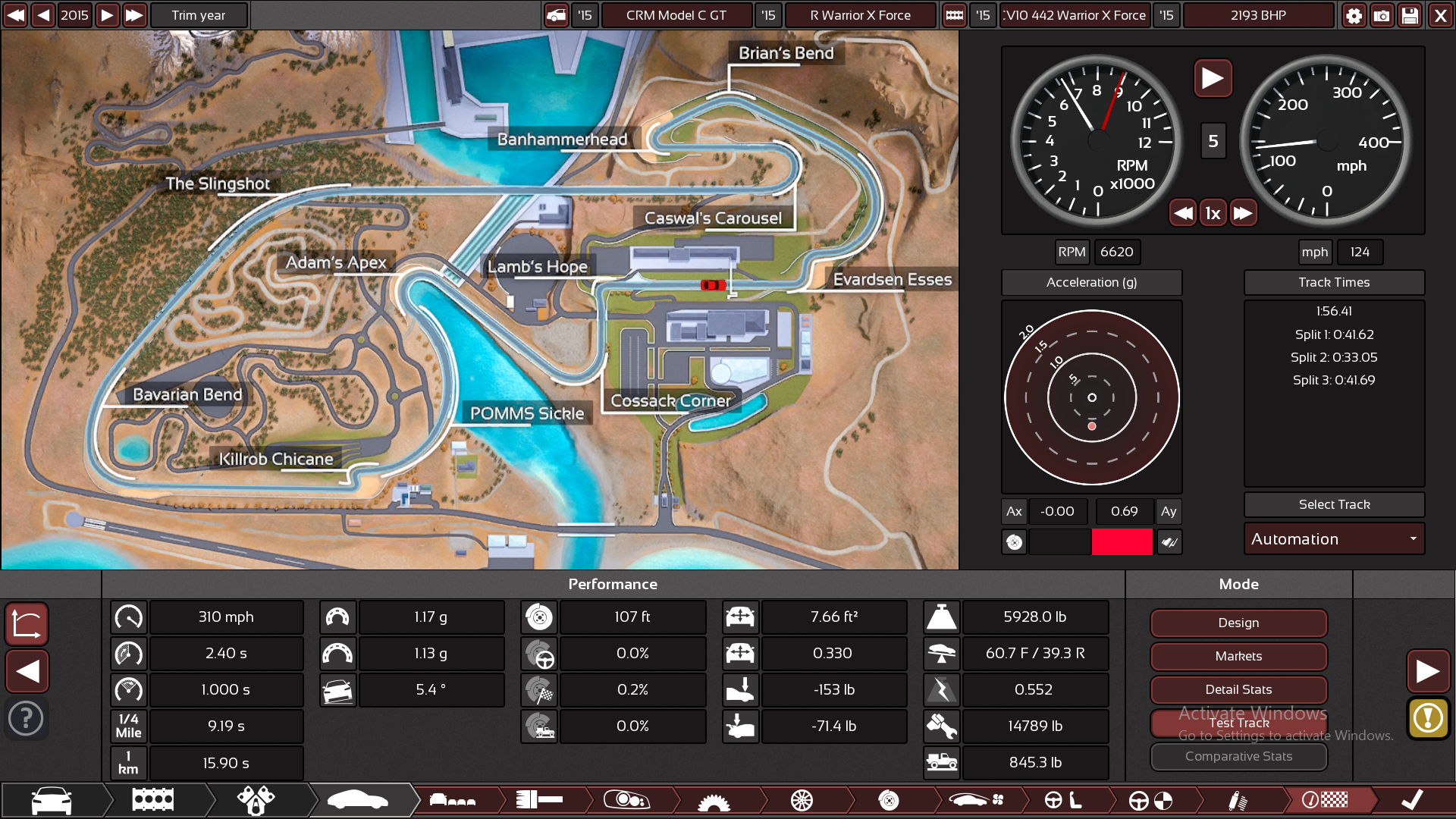Toggle the brake temperature indicator icon
Image resolution: width=1456 pixels, height=819 pixels.
click(x=1014, y=542)
